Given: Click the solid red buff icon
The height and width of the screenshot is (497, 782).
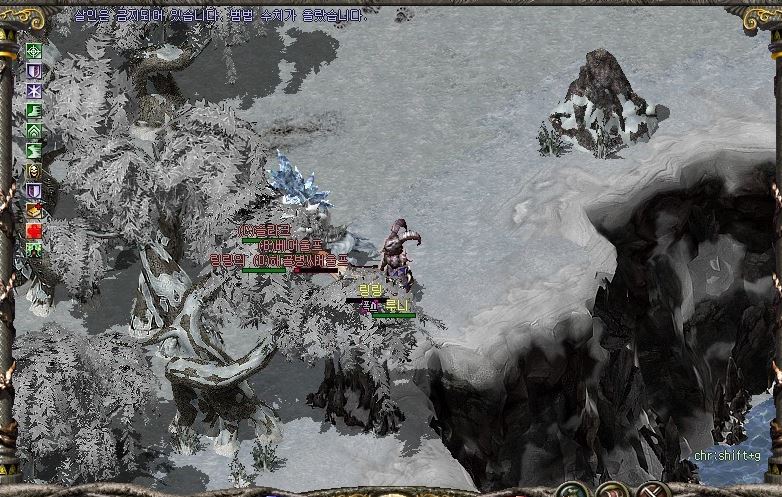Looking at the screenshot, I should coord(34,230).
